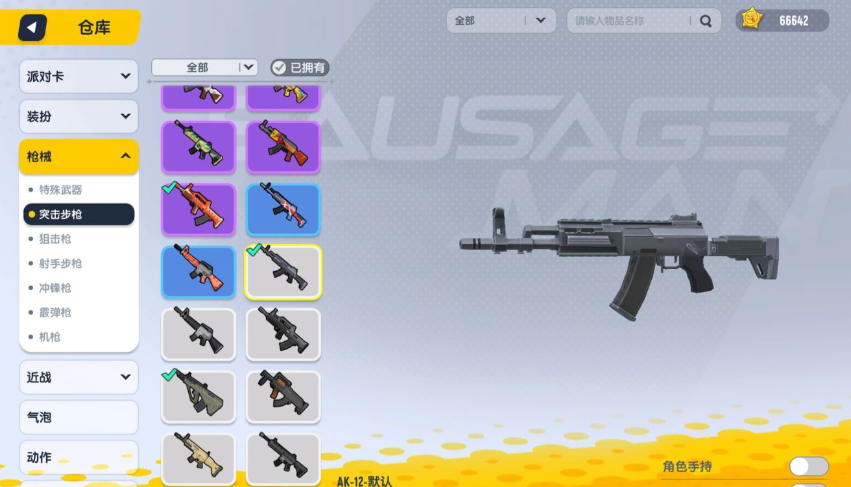This screenshot has height=487, width=851.
Task: Select the 特殊武器 subcategory
Action: (x=61, y=190)
